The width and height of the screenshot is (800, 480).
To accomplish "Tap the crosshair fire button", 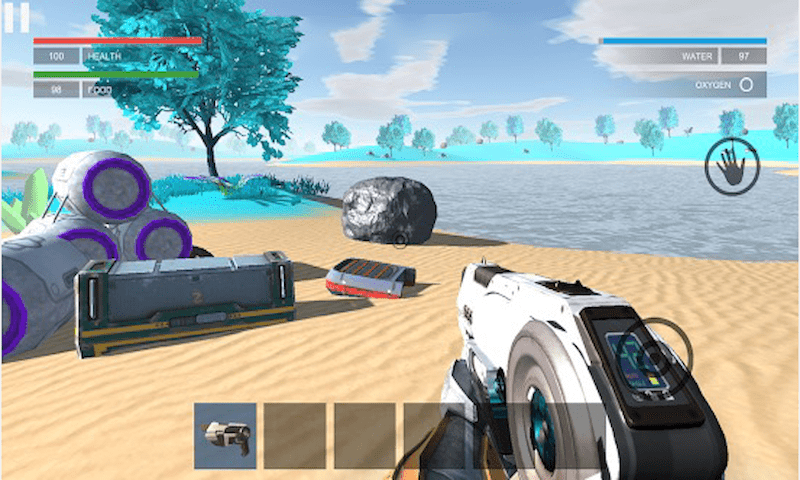I will click(655, 352).
